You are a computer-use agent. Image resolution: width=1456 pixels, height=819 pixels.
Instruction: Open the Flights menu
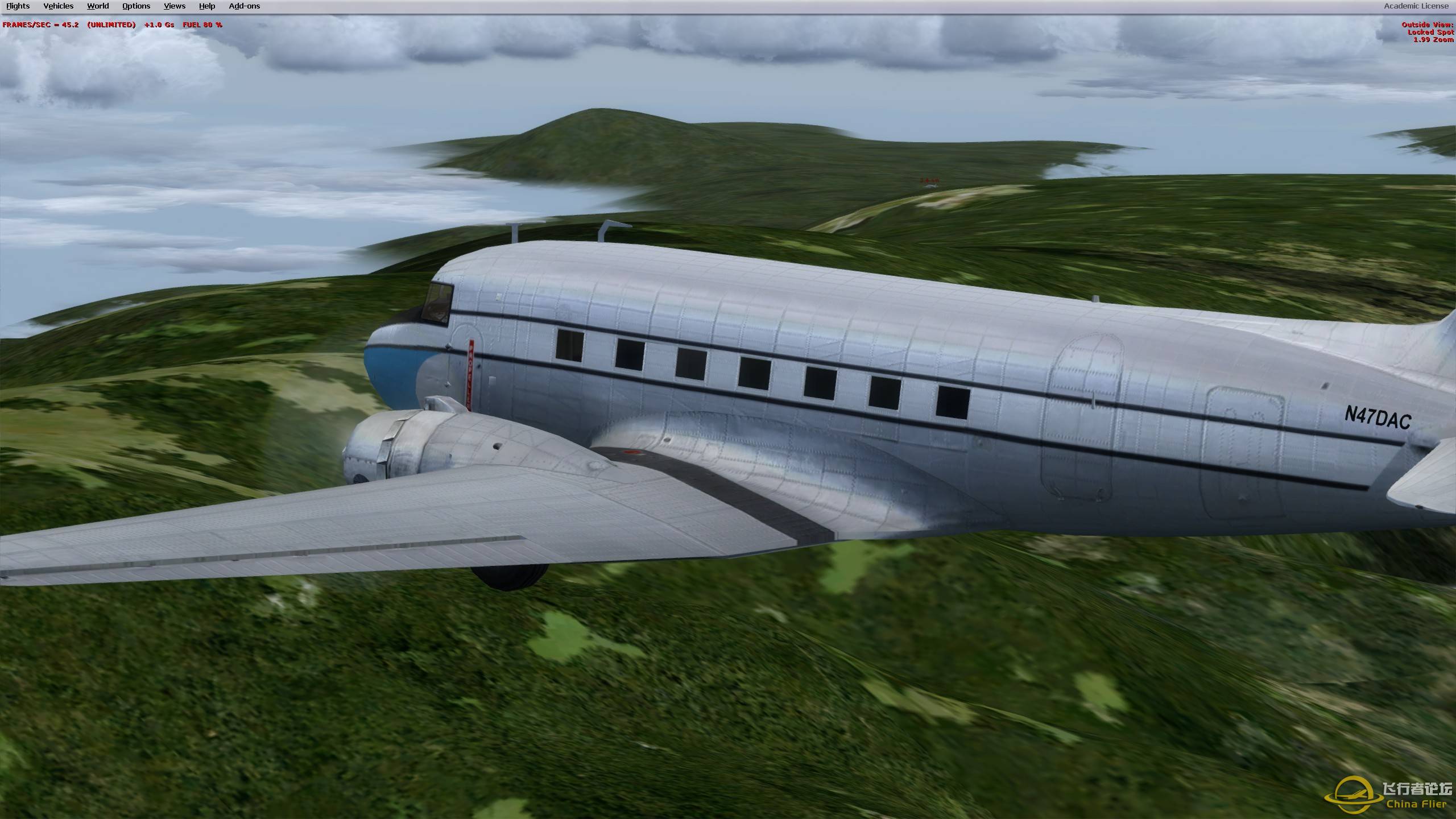[x=18, y=6]
